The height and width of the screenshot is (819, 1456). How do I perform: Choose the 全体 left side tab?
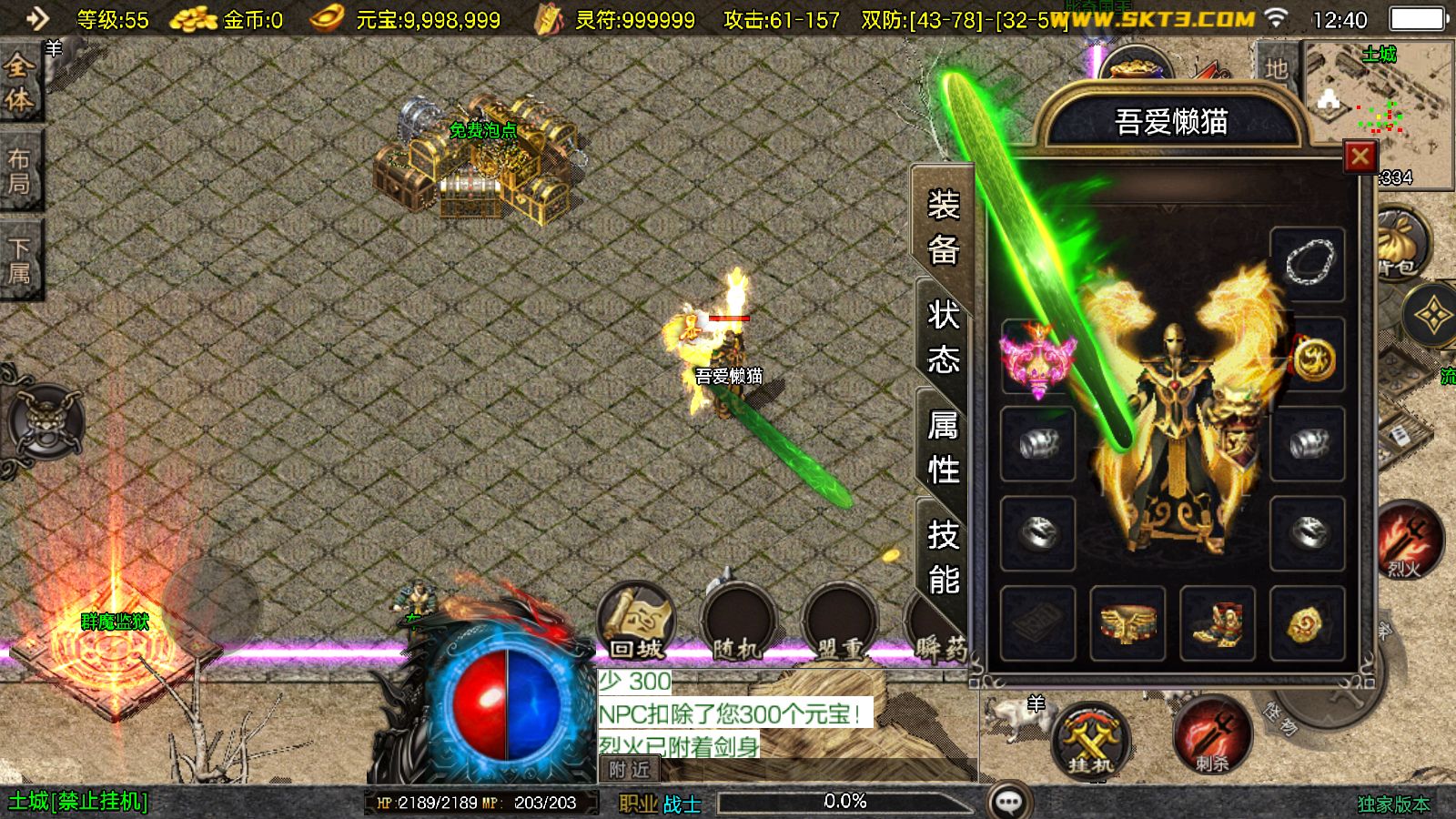tap(19, 84)
